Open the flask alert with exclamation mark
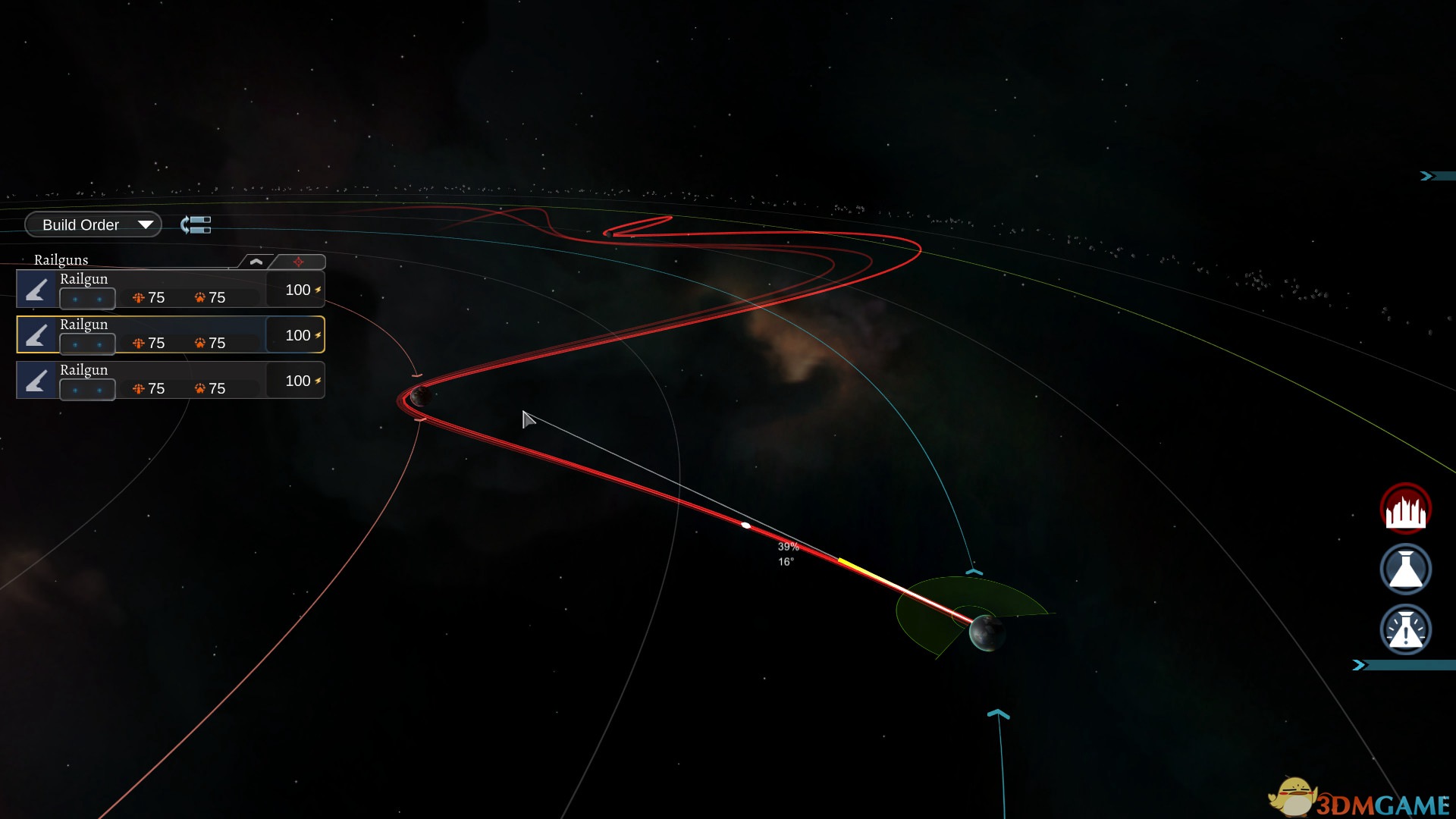Image resolution: width=1456 pixels, height=819 pixels. coord(1405,629)
